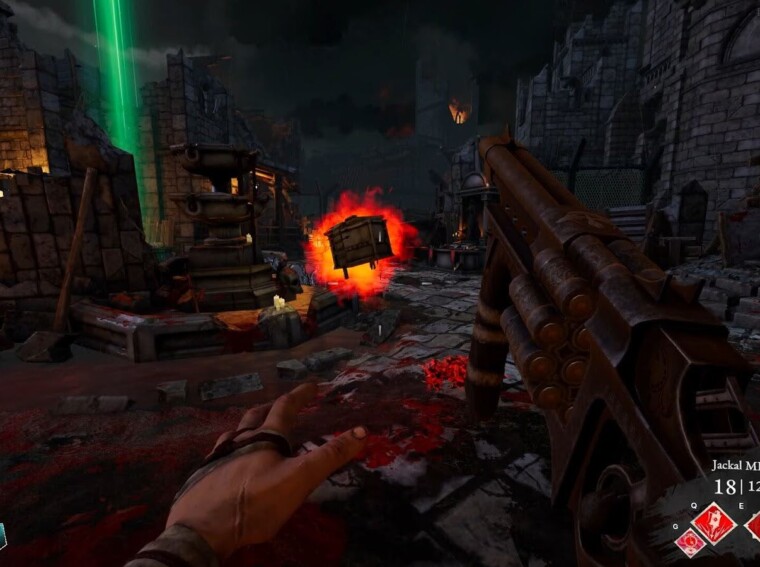
Task: Select the small pink diamond G ability
Action: tap(689, 543)
